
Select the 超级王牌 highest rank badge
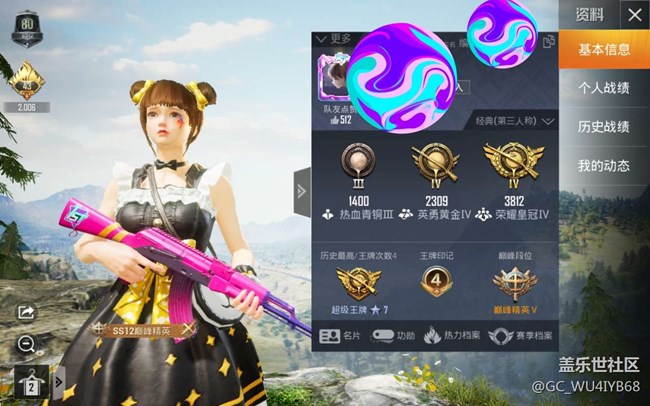pyautogui.click(x=359, y=285)
